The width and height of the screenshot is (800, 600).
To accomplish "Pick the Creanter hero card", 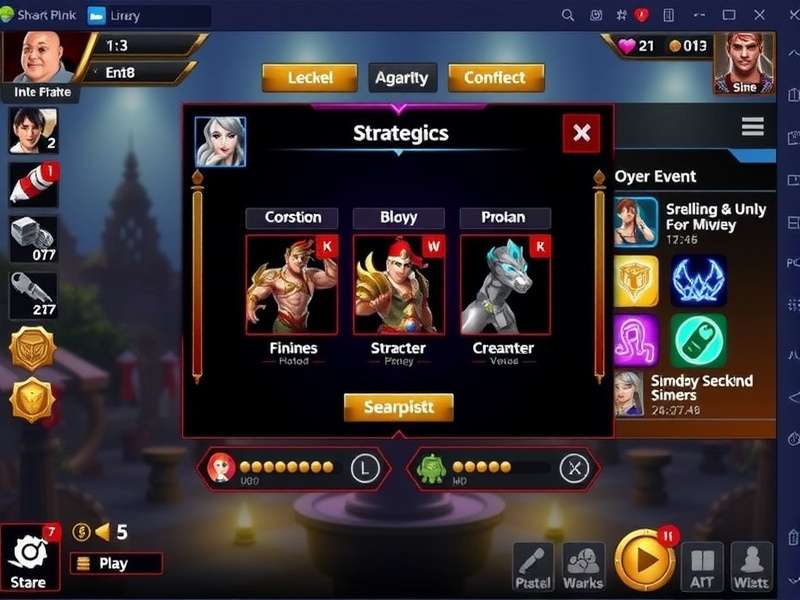I will [504, 285].
